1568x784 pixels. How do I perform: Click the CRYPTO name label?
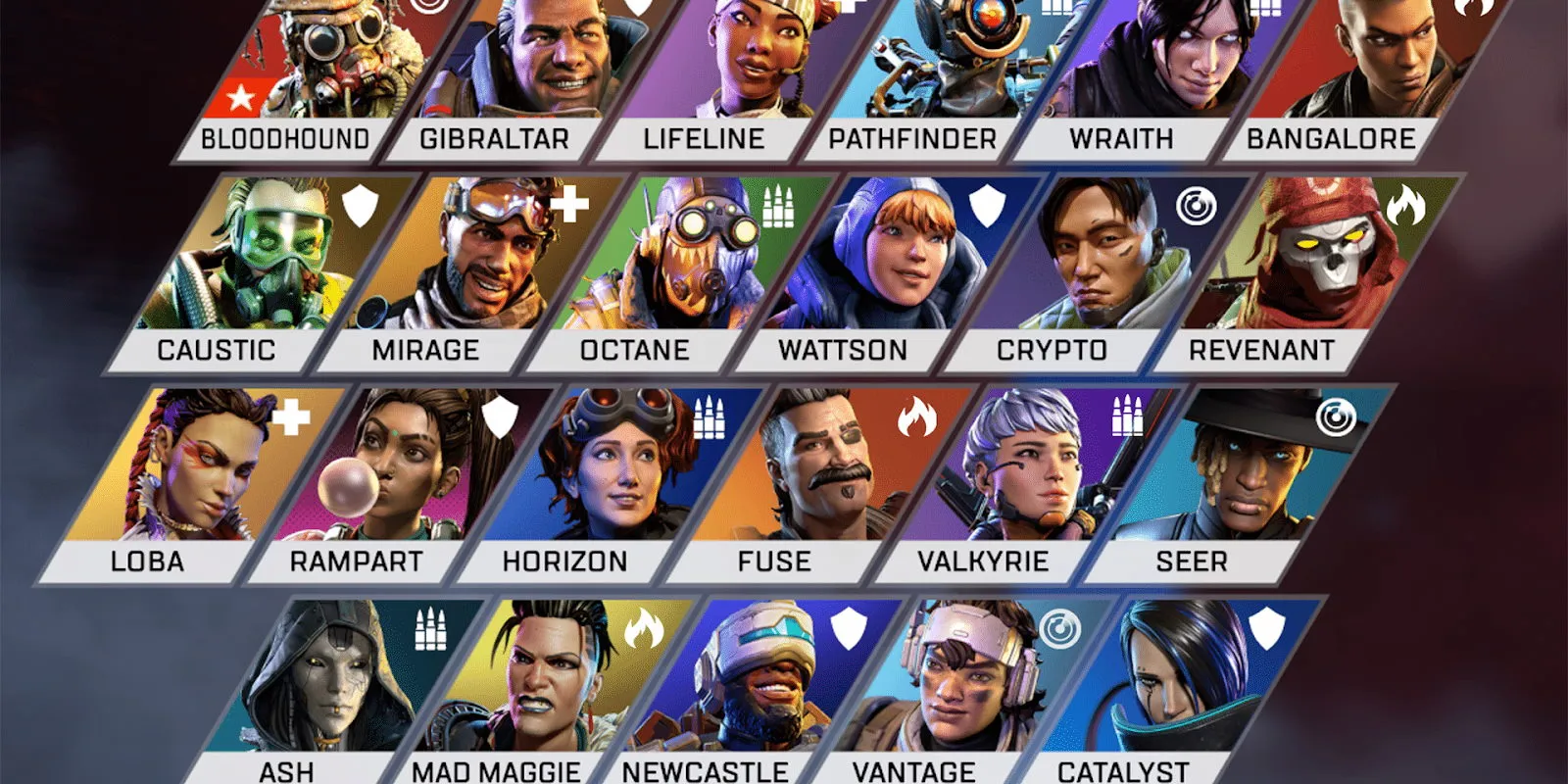pyautogui.click(x=1053, y=349)
